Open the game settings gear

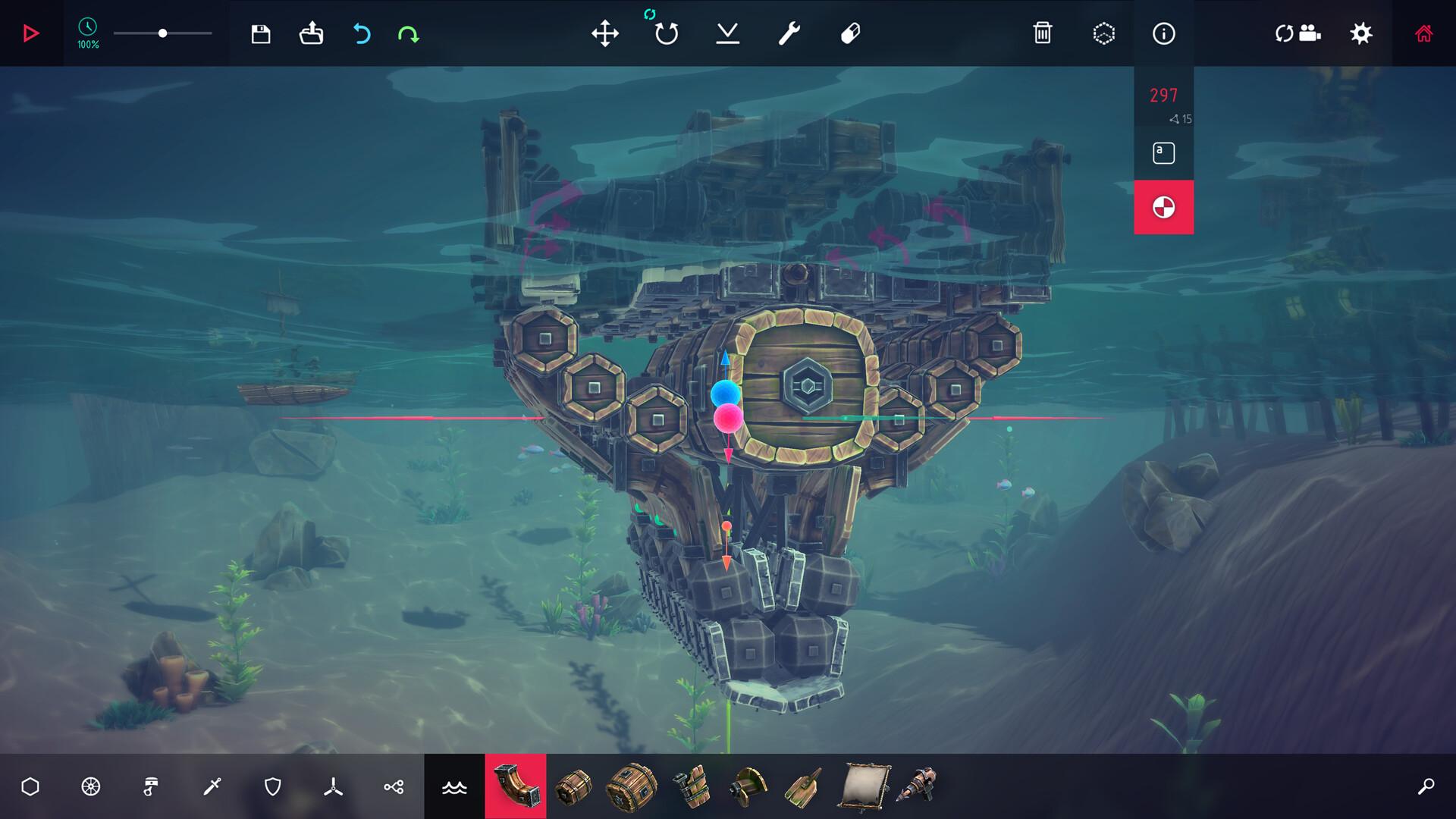click(x=1362, y=33)
